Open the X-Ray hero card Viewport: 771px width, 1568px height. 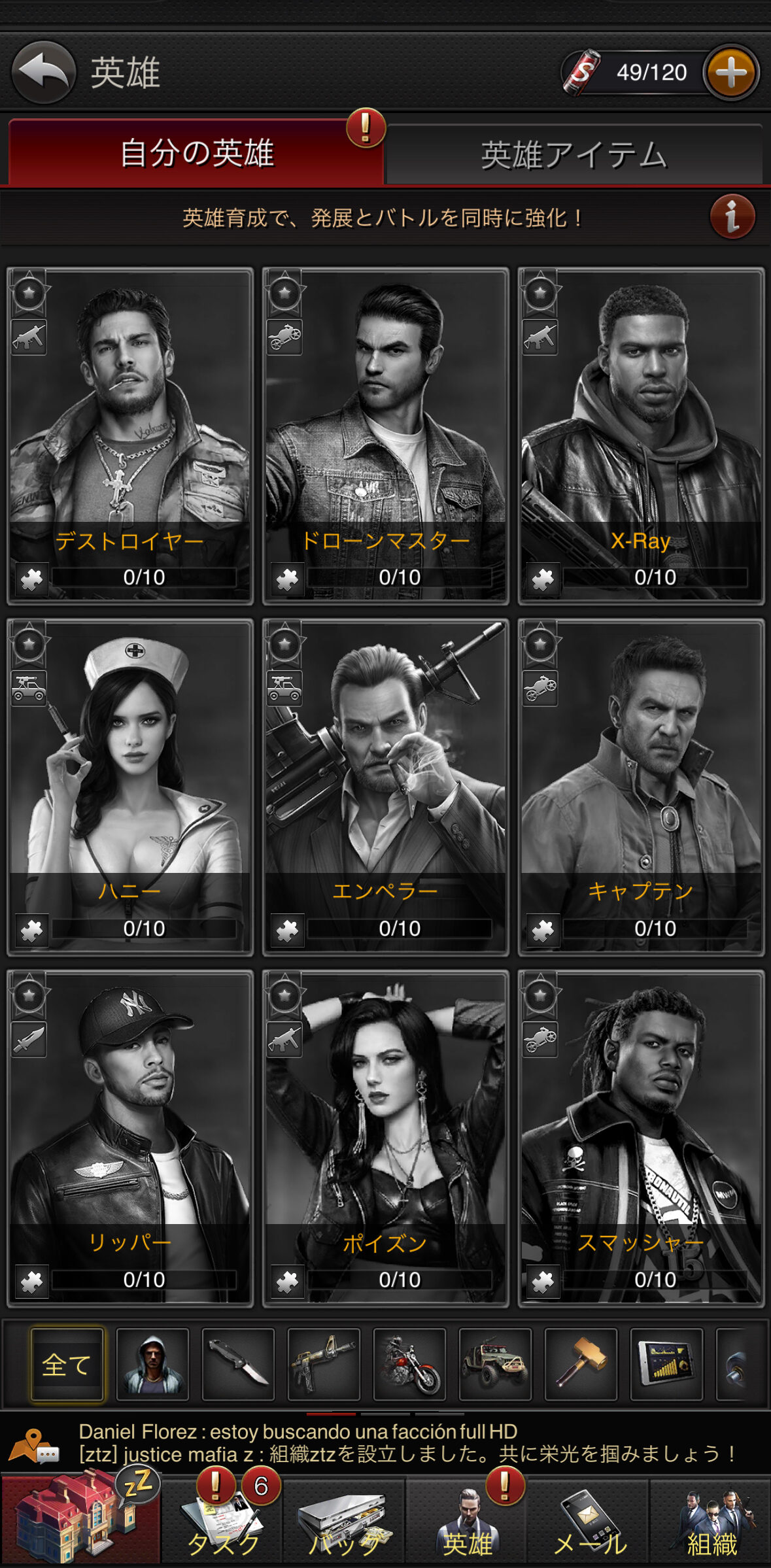coord(641,435)
